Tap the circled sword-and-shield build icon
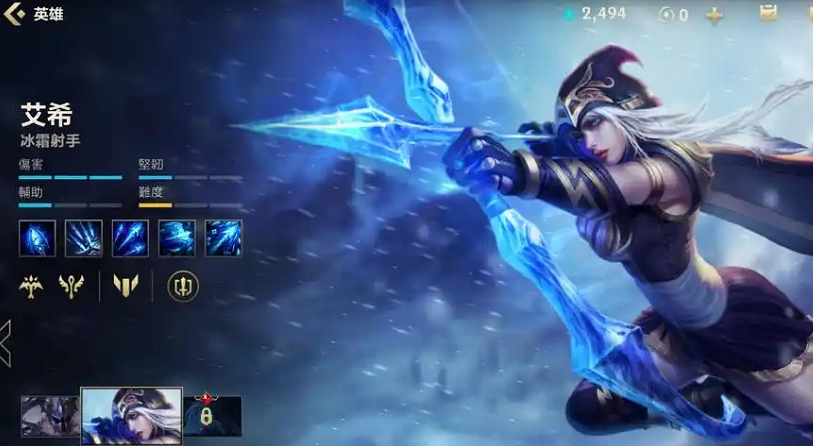 (x=182, y=287)
